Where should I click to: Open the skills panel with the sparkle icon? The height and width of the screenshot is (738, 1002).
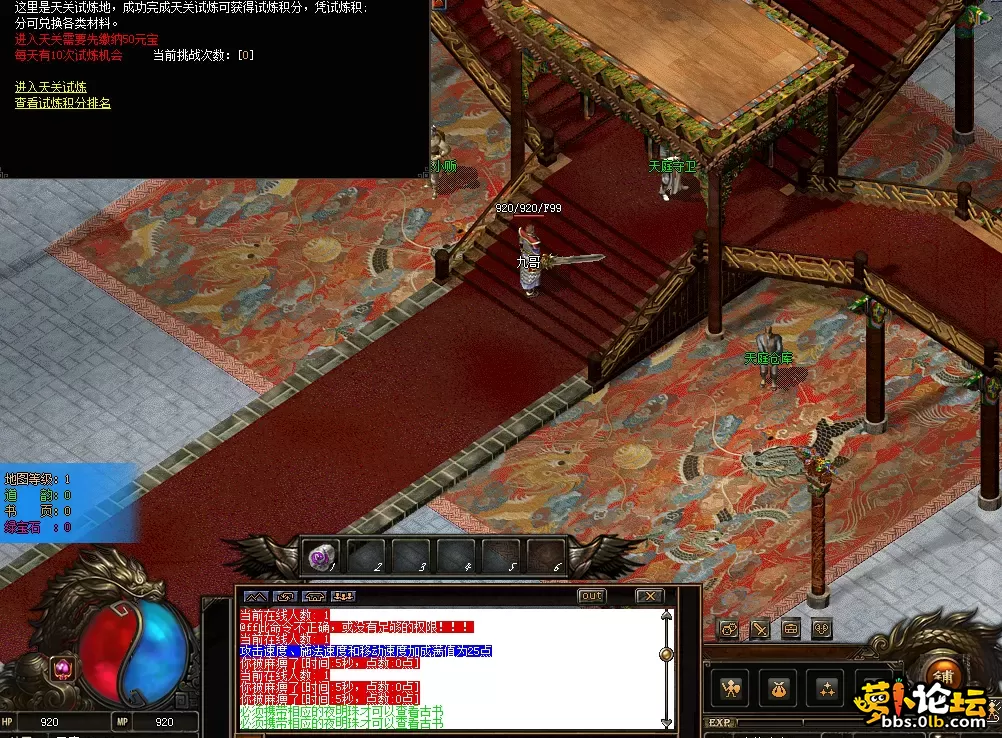point(827,688)
